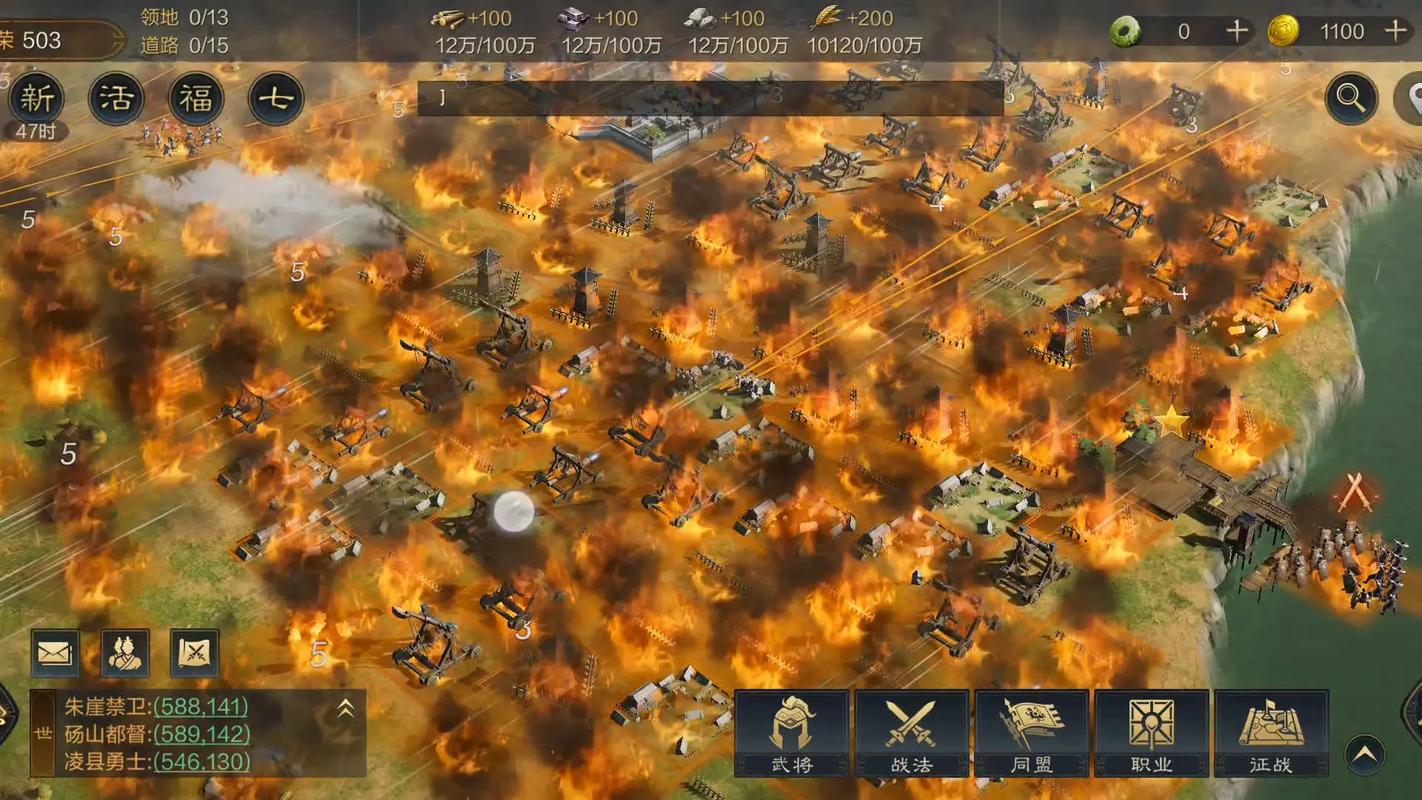Open the battle report map icon
Viewport: 1422px width, 800px height.
coord(195,654)
